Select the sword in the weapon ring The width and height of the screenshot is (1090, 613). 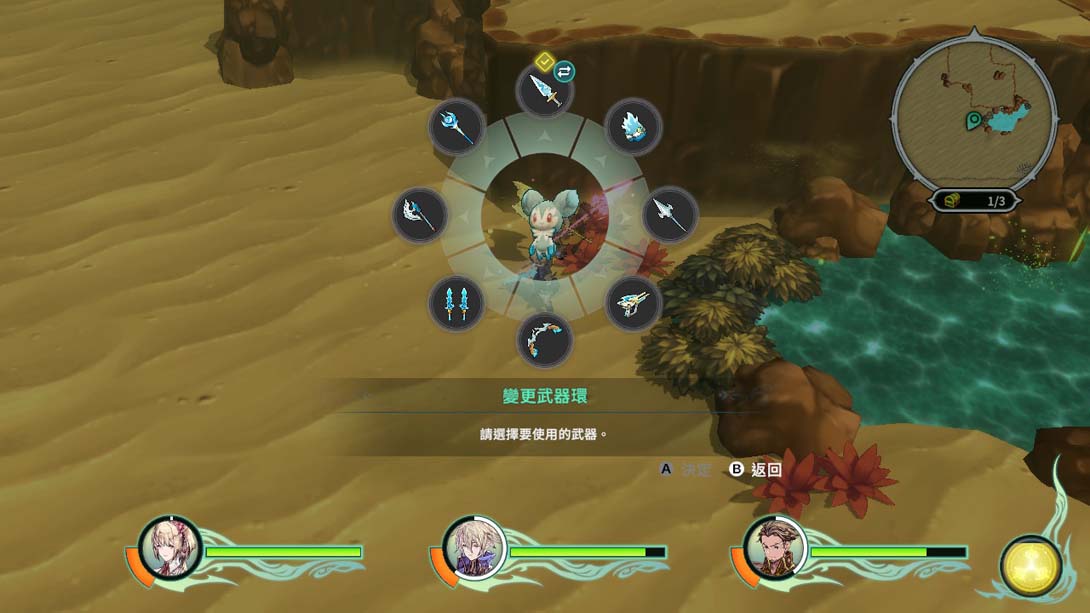pos(545,91)
